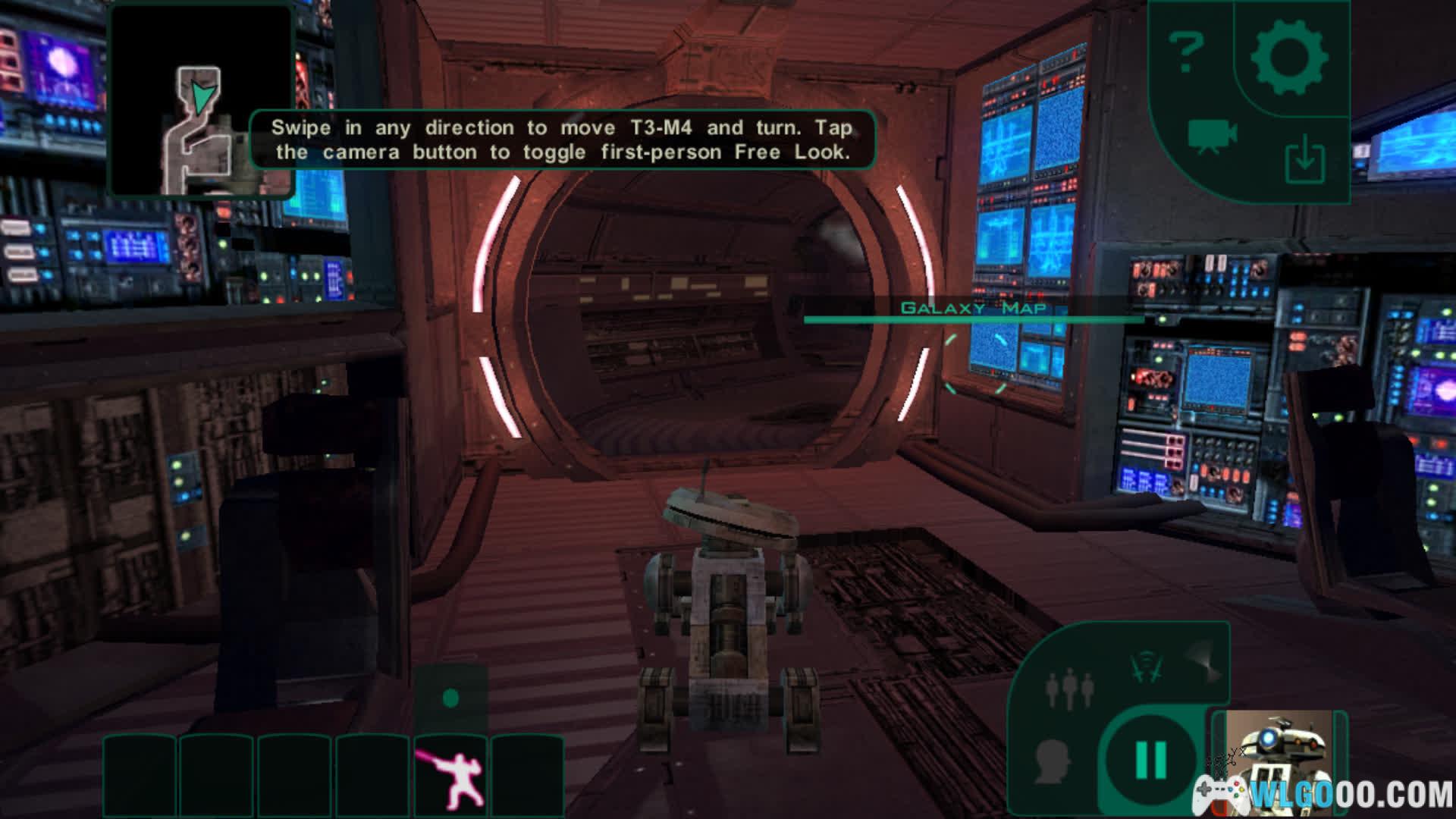Tap the crossed swords combat icon

(1146, 667)
